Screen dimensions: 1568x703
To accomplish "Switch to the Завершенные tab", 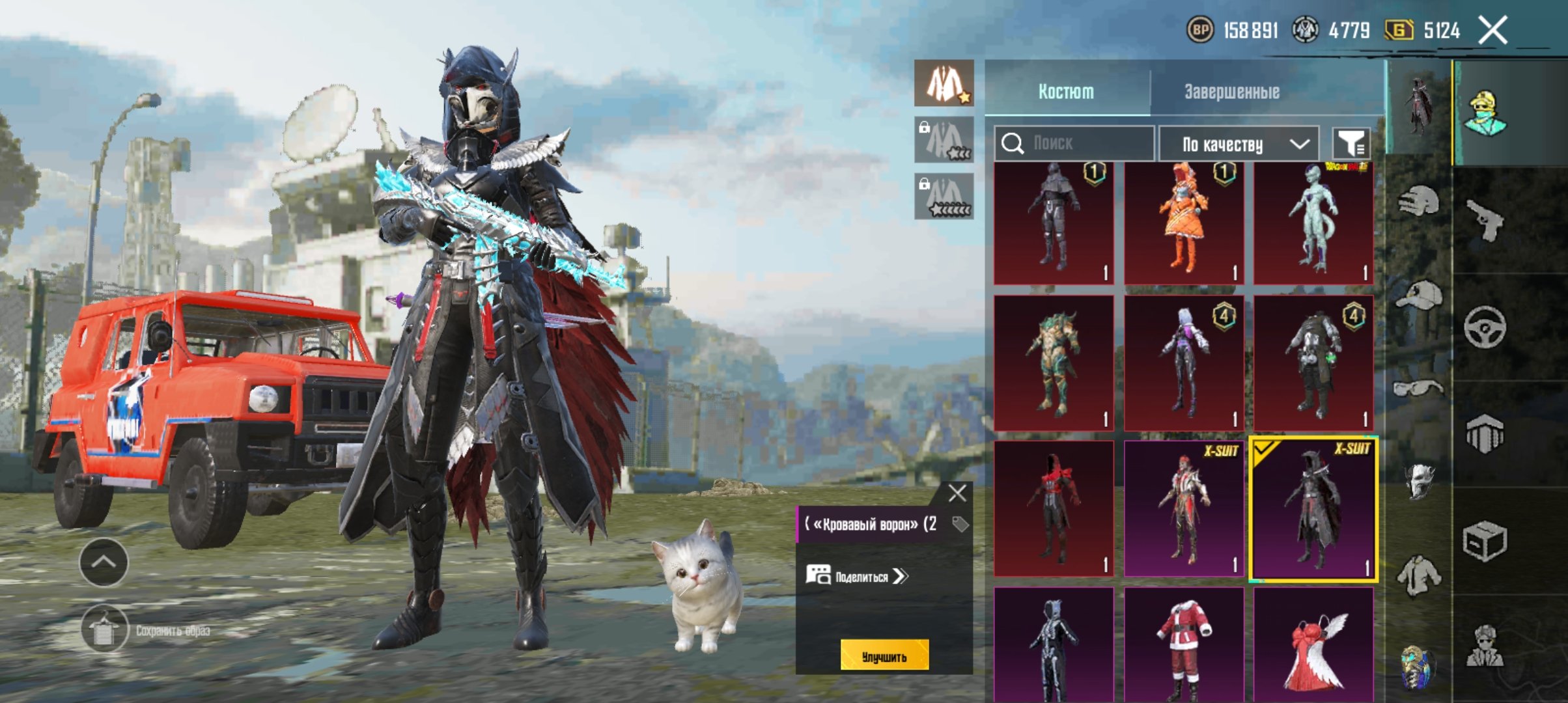I will coord(1231,92).
